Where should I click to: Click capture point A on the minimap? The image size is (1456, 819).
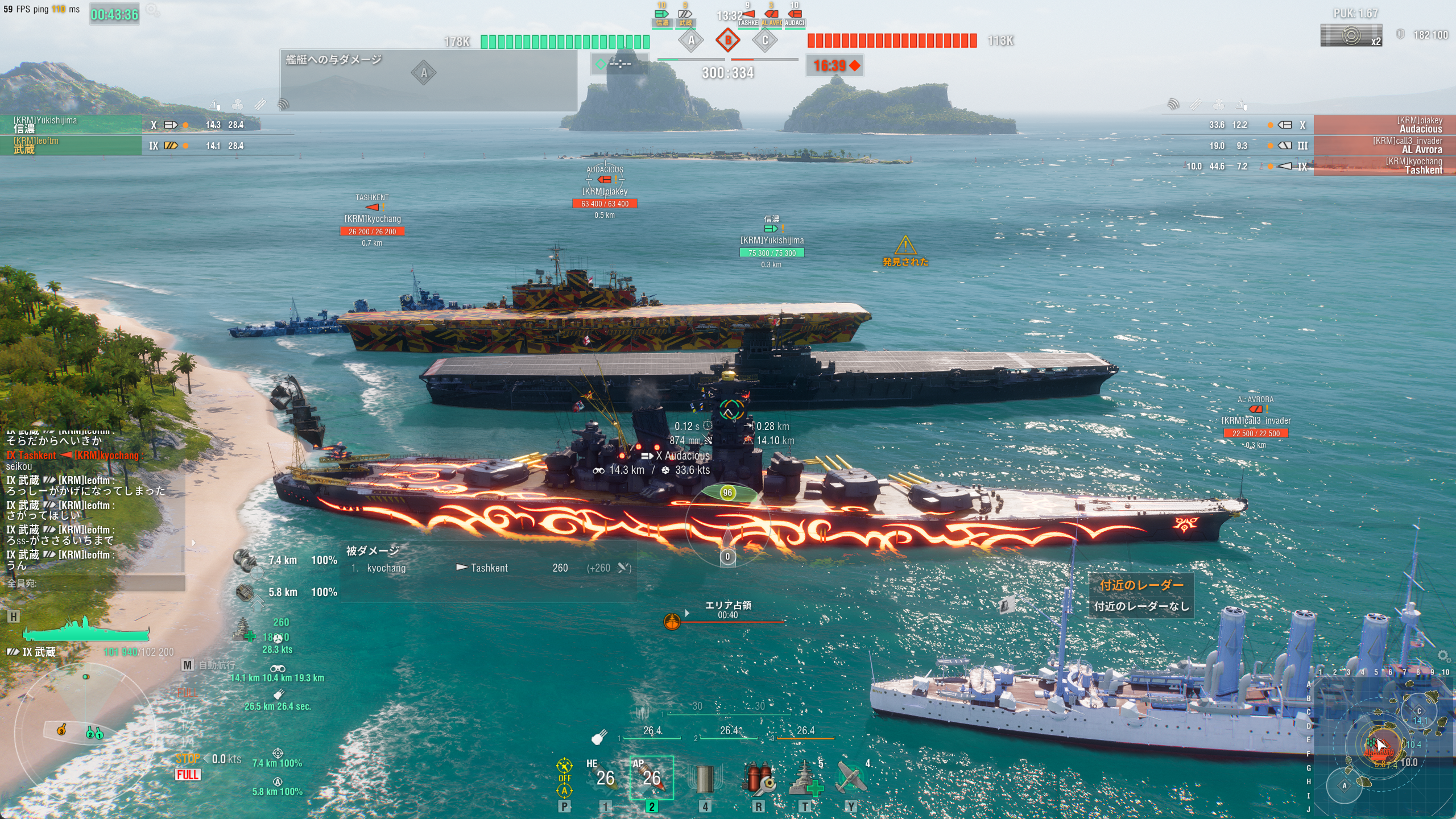[x=1345, y=786]
